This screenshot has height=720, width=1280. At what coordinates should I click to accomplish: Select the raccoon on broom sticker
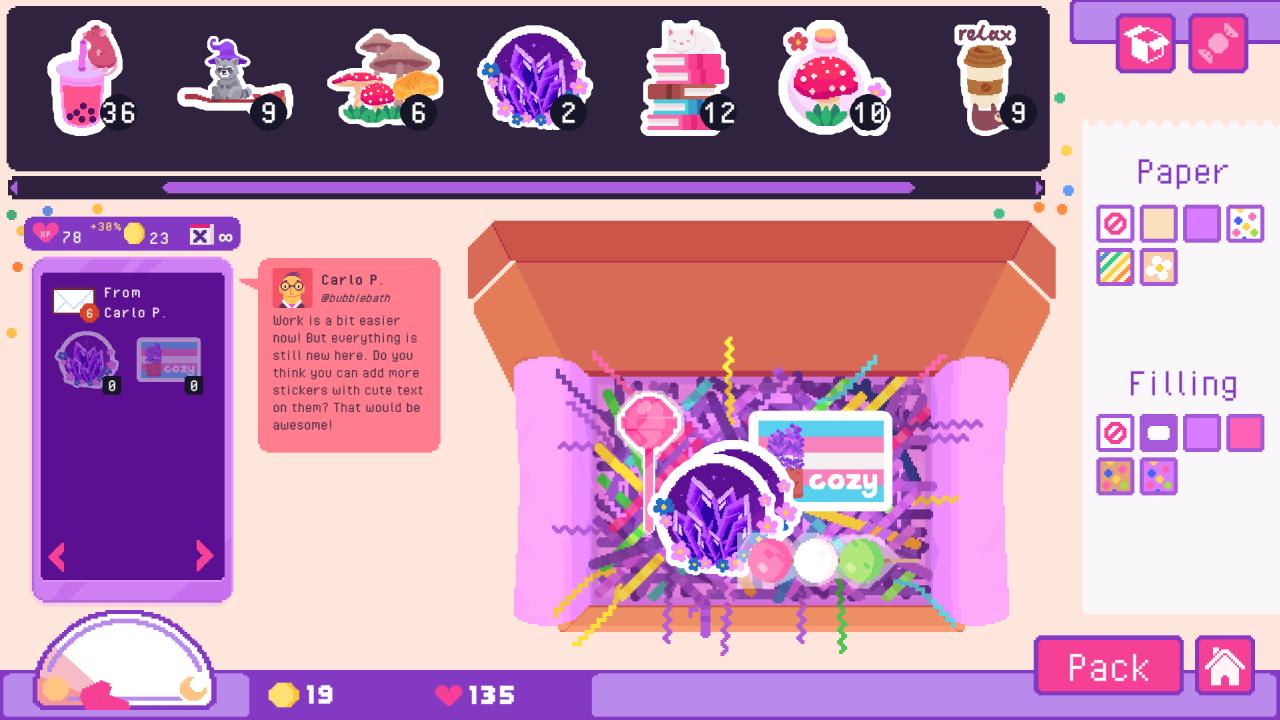pyautogui.click(x=232, y=70)
